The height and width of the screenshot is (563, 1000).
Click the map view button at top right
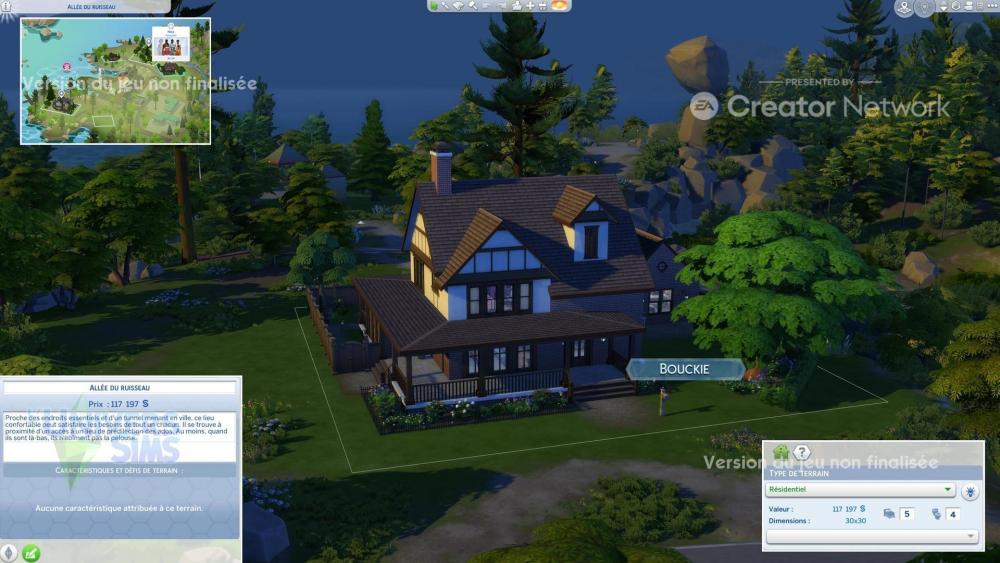click(x=904, y=8)
